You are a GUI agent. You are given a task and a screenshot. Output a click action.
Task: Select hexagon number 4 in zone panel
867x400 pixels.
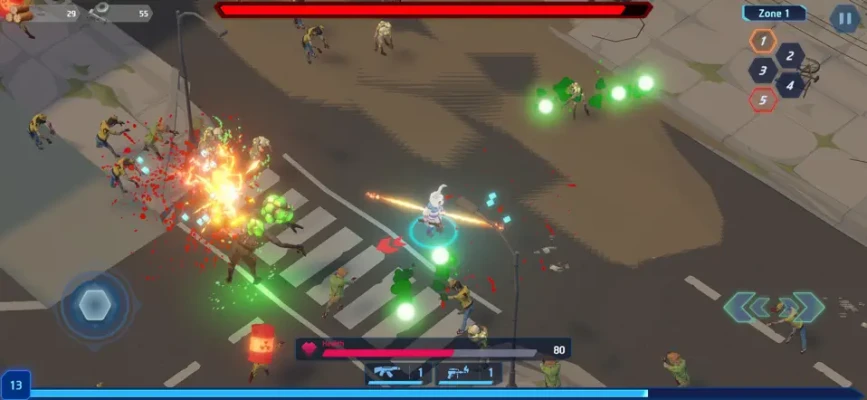click(x=789, y=85)
